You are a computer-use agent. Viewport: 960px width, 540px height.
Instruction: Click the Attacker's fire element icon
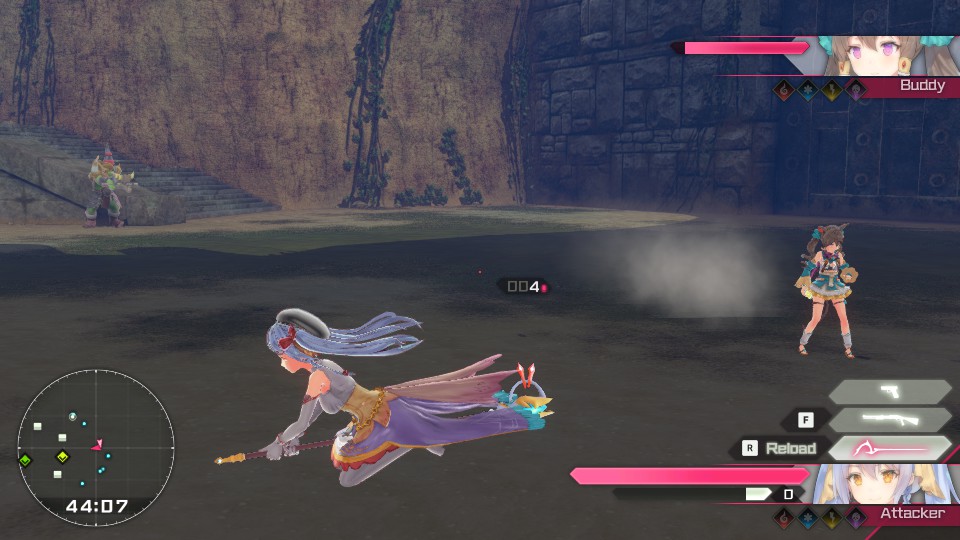[x=785, y=517]
